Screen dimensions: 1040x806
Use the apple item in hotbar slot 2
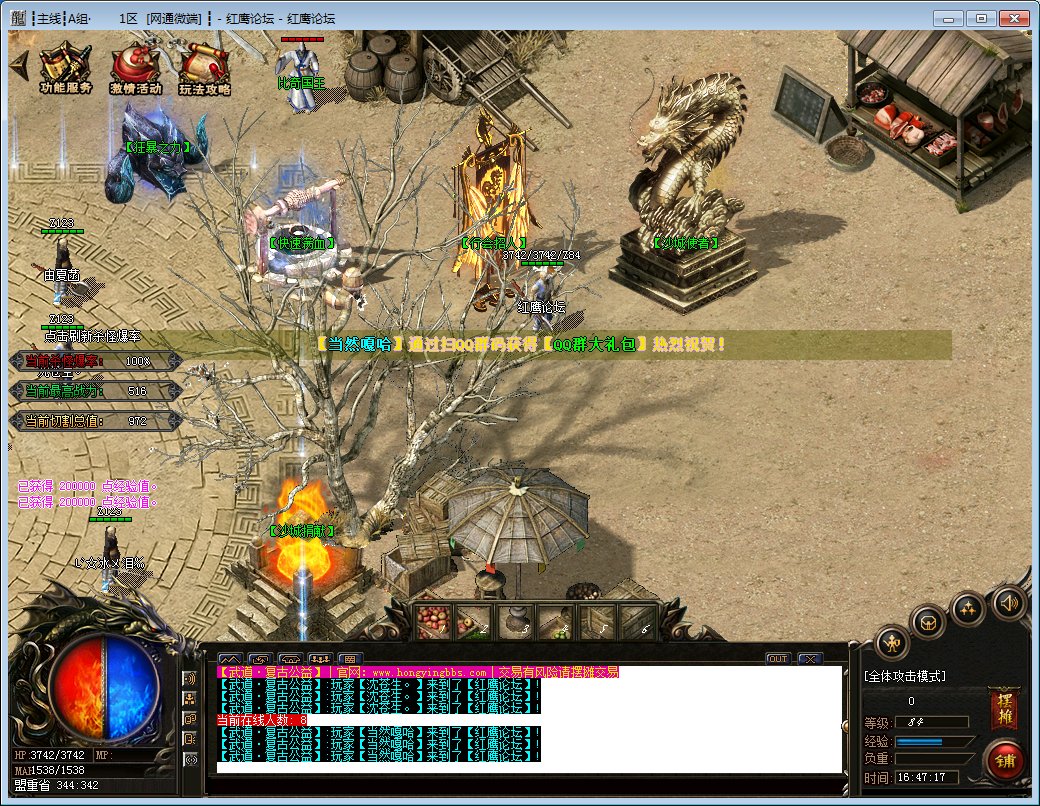tap(474, 622)
